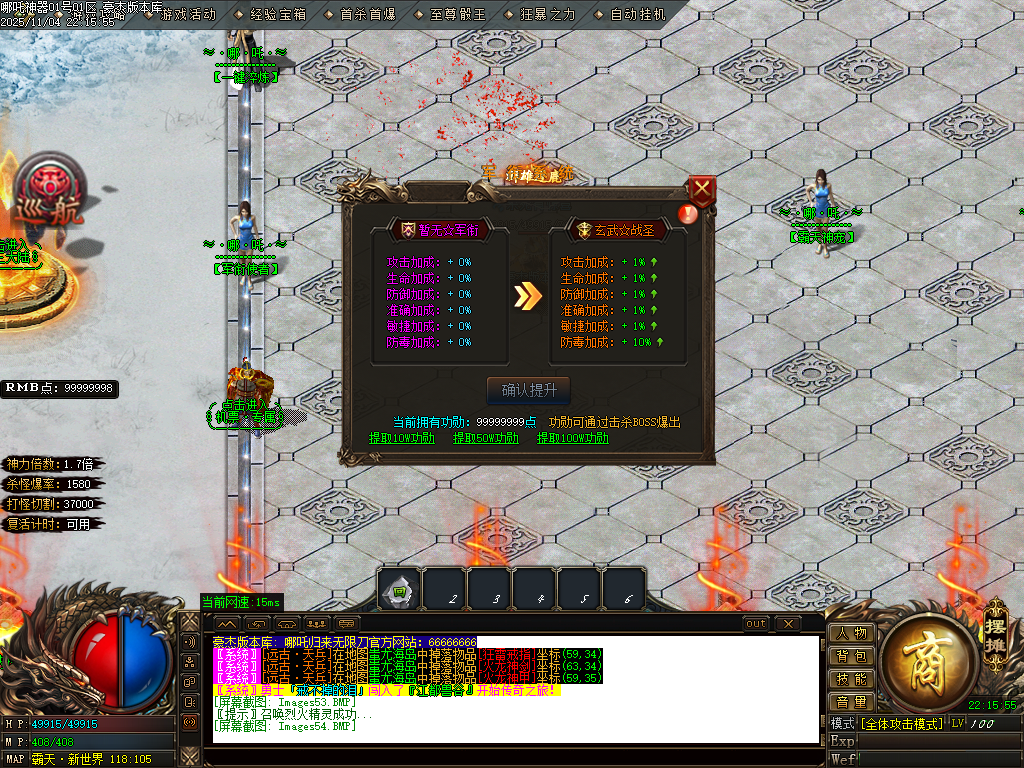The width and height of the screenshot is (1024, 768).
Task: Close the military rank upgrade panel
Action: tap(703, 190)
